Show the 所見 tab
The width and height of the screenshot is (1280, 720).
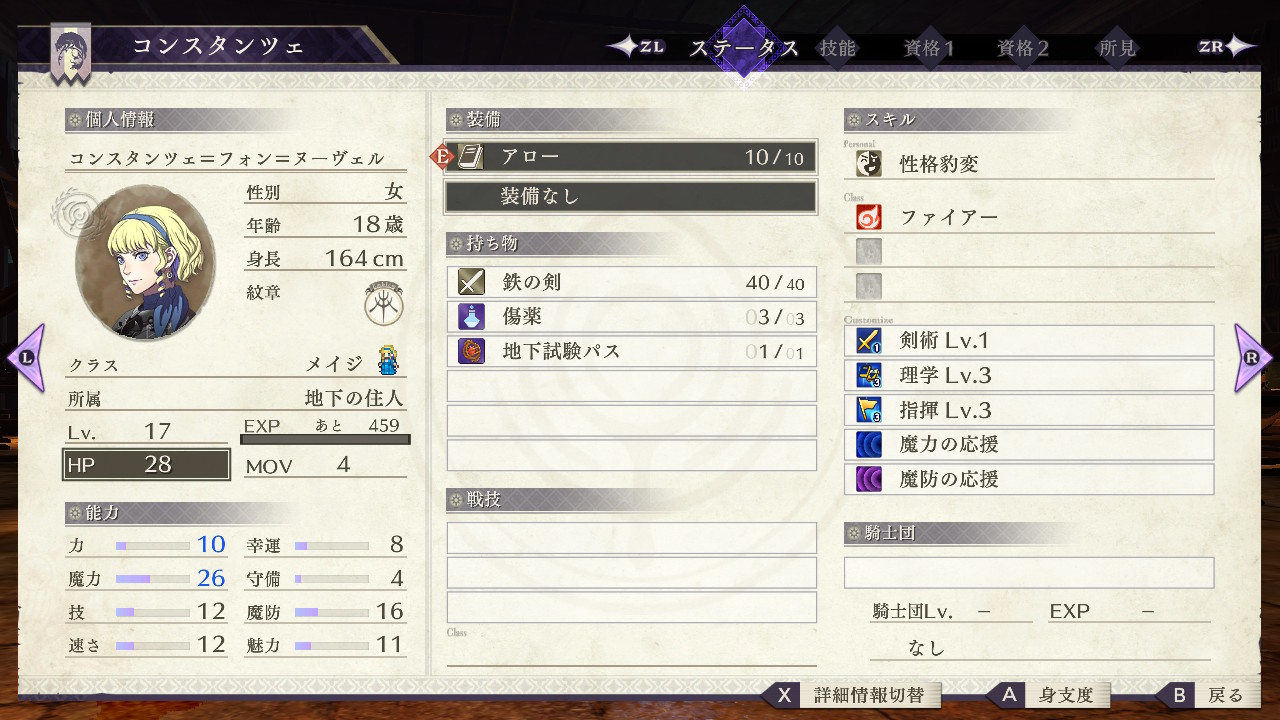(x=1117, y=48)
